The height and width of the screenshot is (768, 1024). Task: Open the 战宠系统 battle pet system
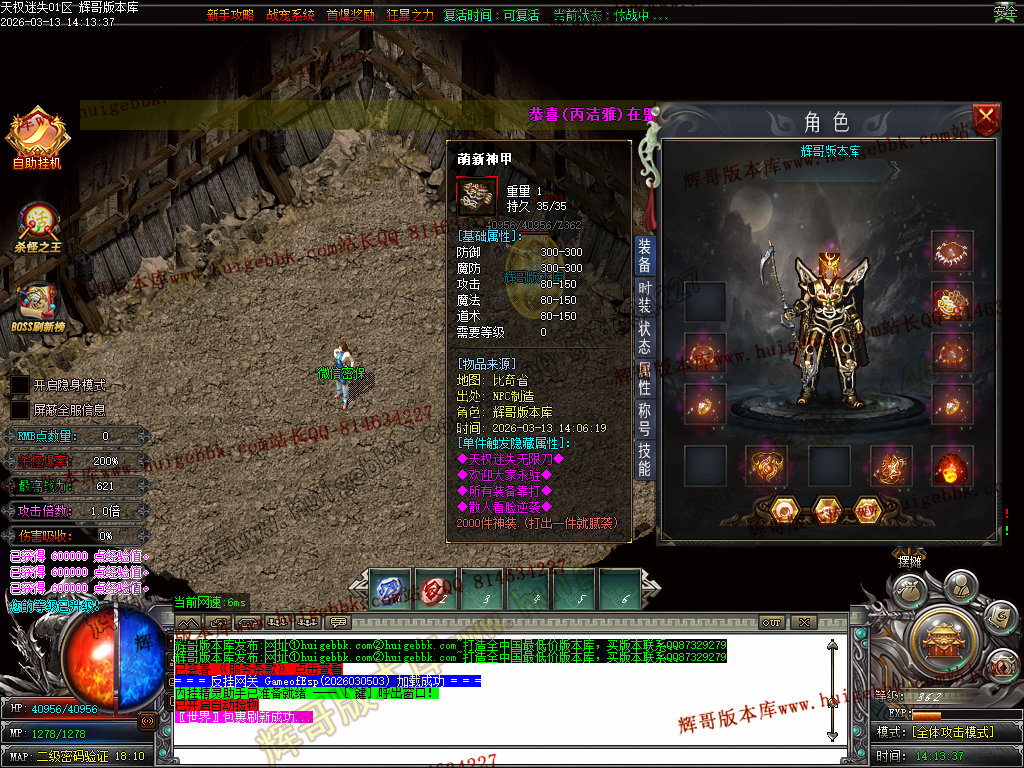tap(290, 15)
